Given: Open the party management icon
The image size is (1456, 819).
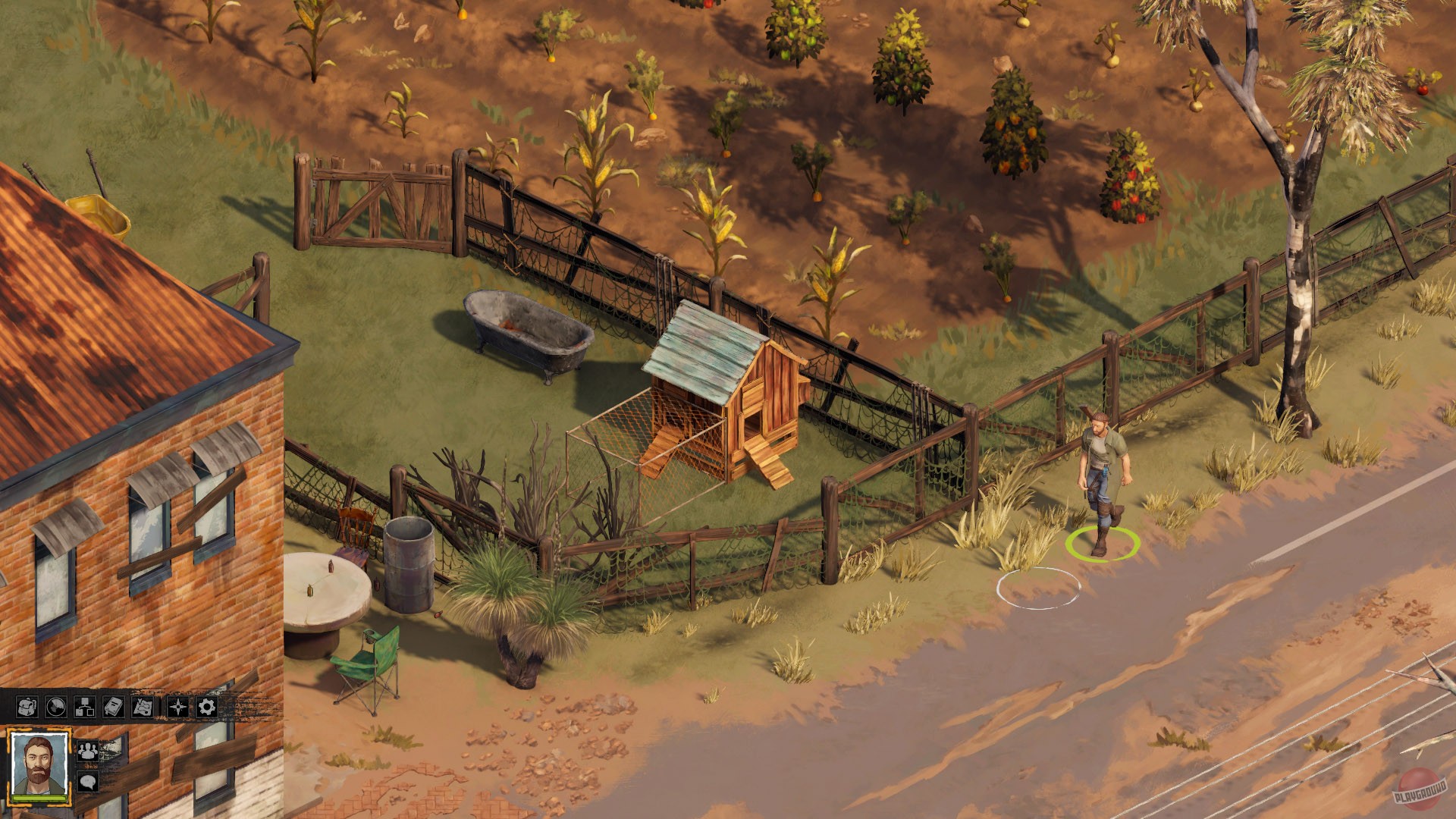Looking at the screenshot, I should coord(87,752).
